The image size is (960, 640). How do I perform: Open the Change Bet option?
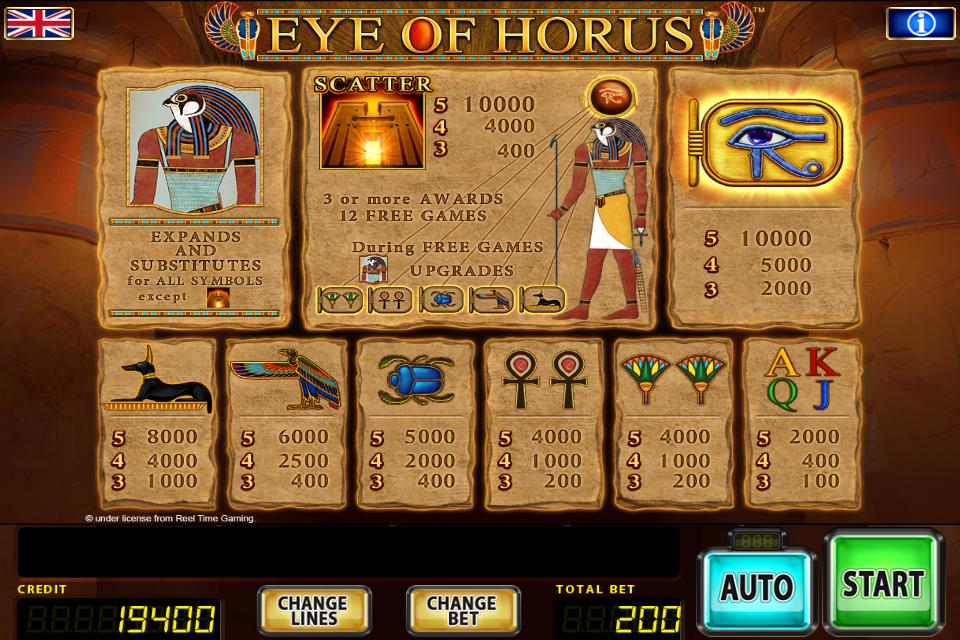462,610
